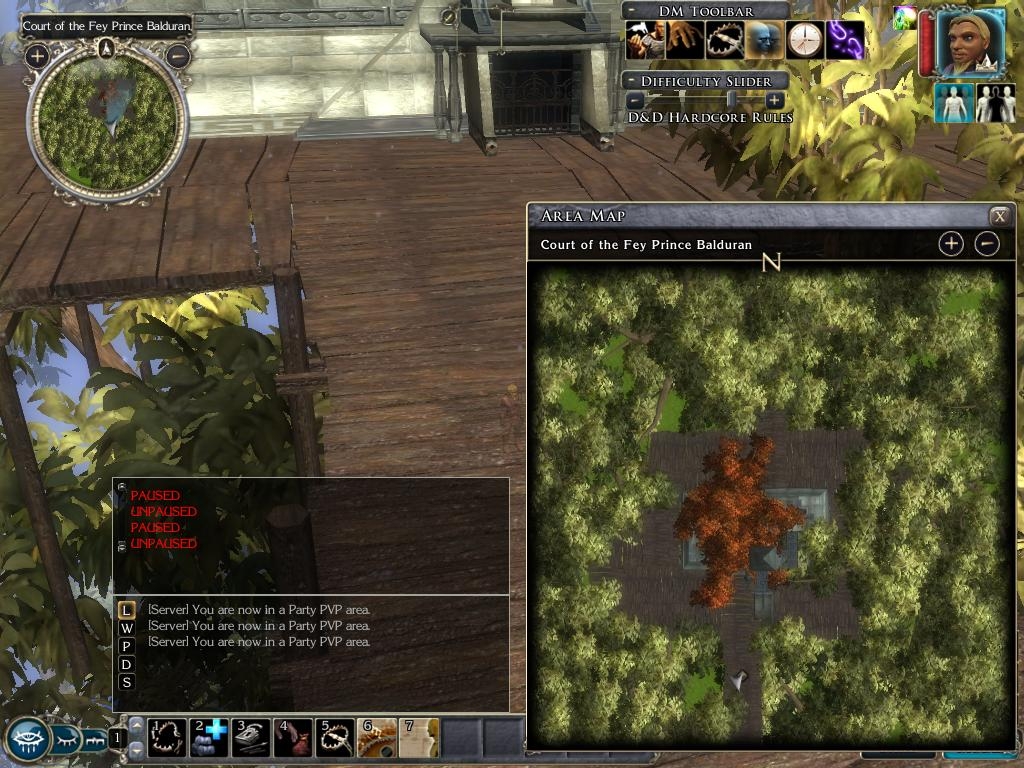Viewport: 1024px width, 768px height.
Task: Select the character portrait
Action: pos(970,43)
